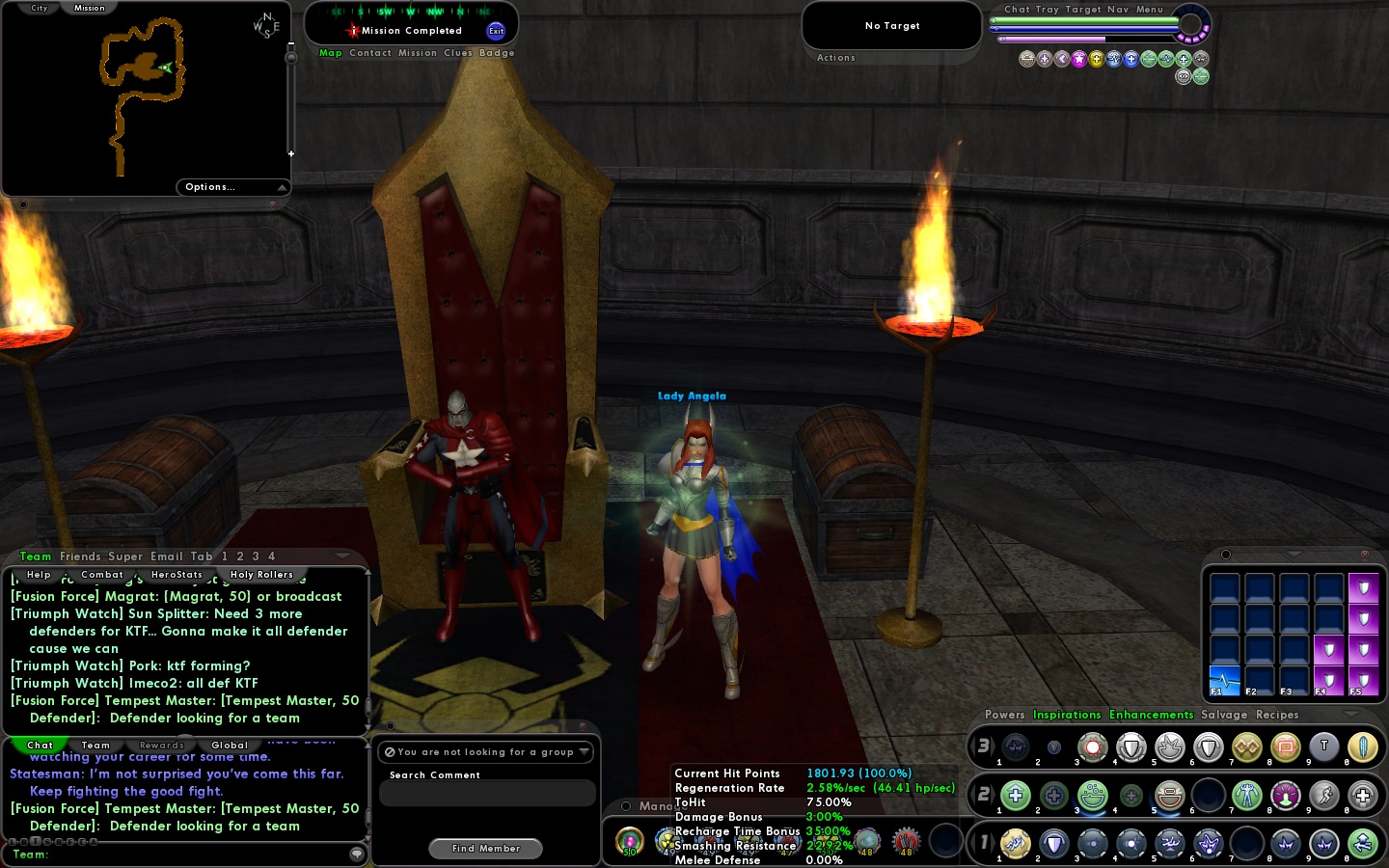Click the Exit button on the Mission Completed window
1389x868 pixels.
497,31
